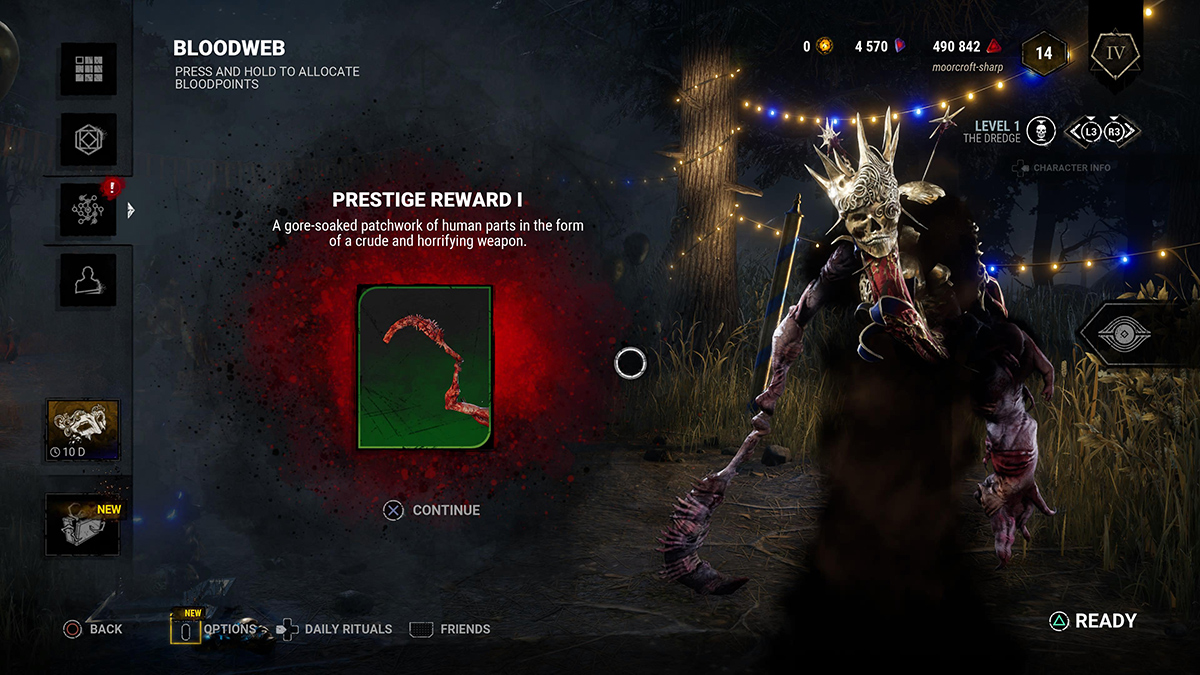Image resolution: width=1200 pixels, height=675 pixels.
Task: Go back to the previous screen
Action: (92, 629)
